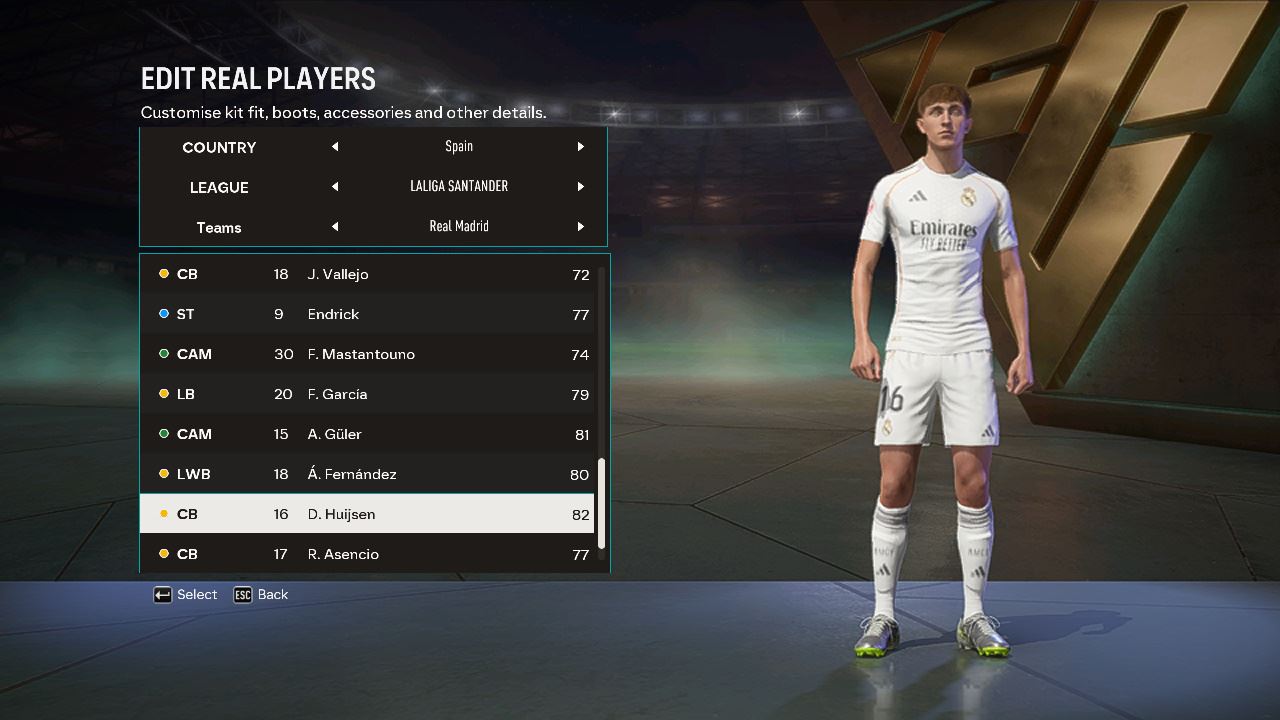Screen dimensions: 1280x720
Task: Click the player list scrollbar thumb
Action: point(601,503)
